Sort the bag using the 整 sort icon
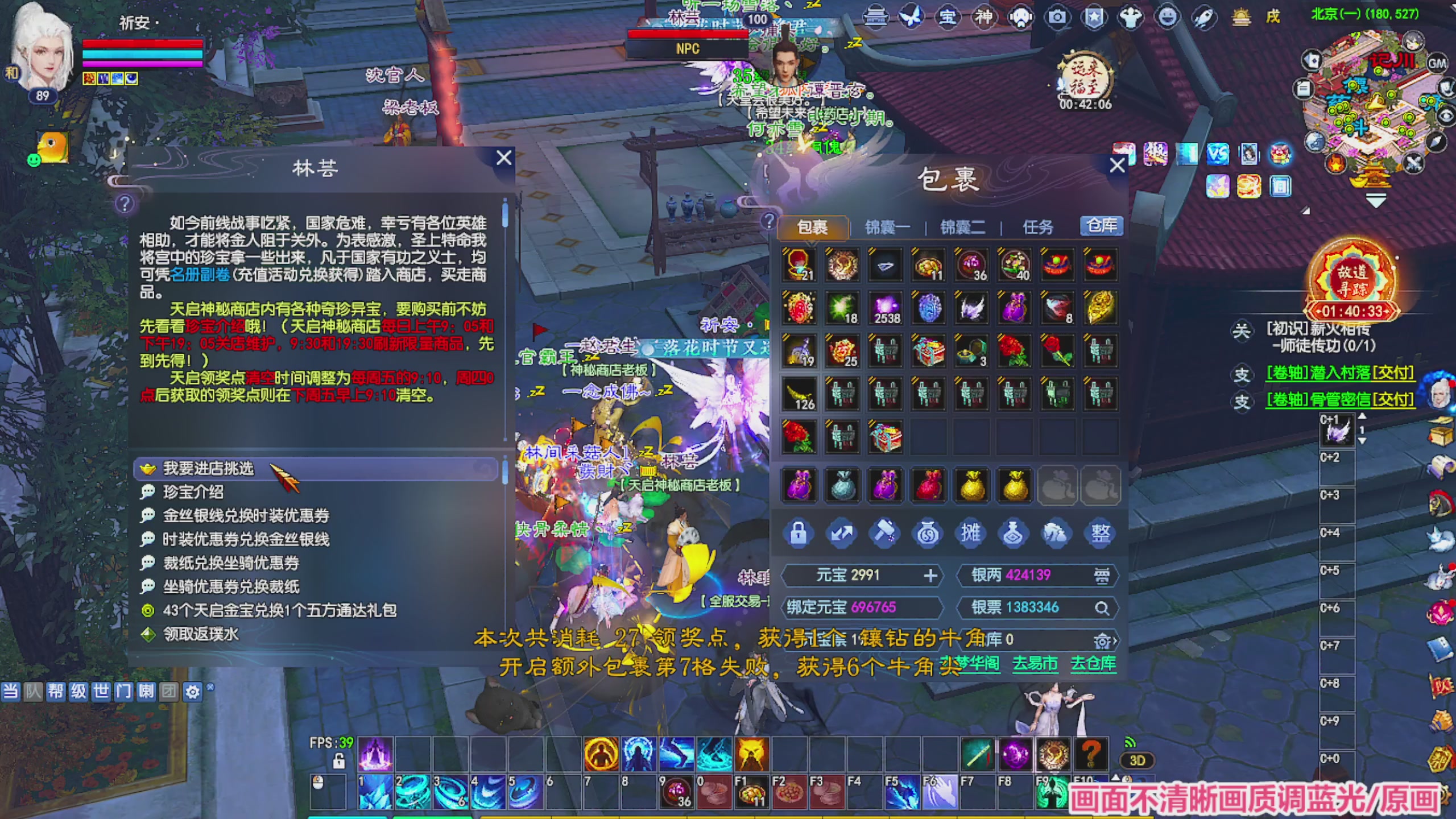The height and width of the screenshot is (819, 1456). [1101, 533]
